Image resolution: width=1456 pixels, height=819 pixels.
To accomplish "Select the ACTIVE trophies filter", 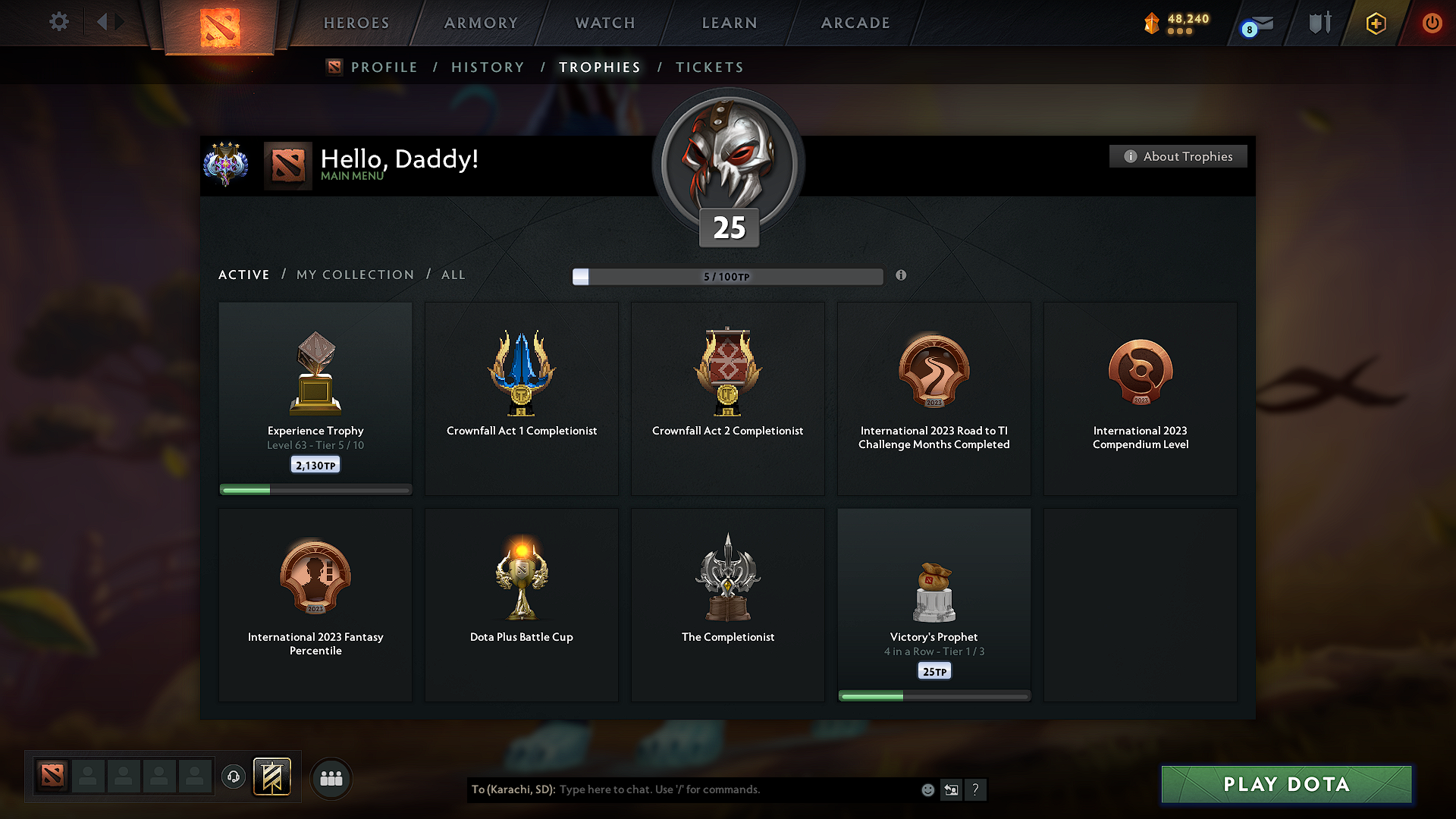I will [x=243, y=275].
